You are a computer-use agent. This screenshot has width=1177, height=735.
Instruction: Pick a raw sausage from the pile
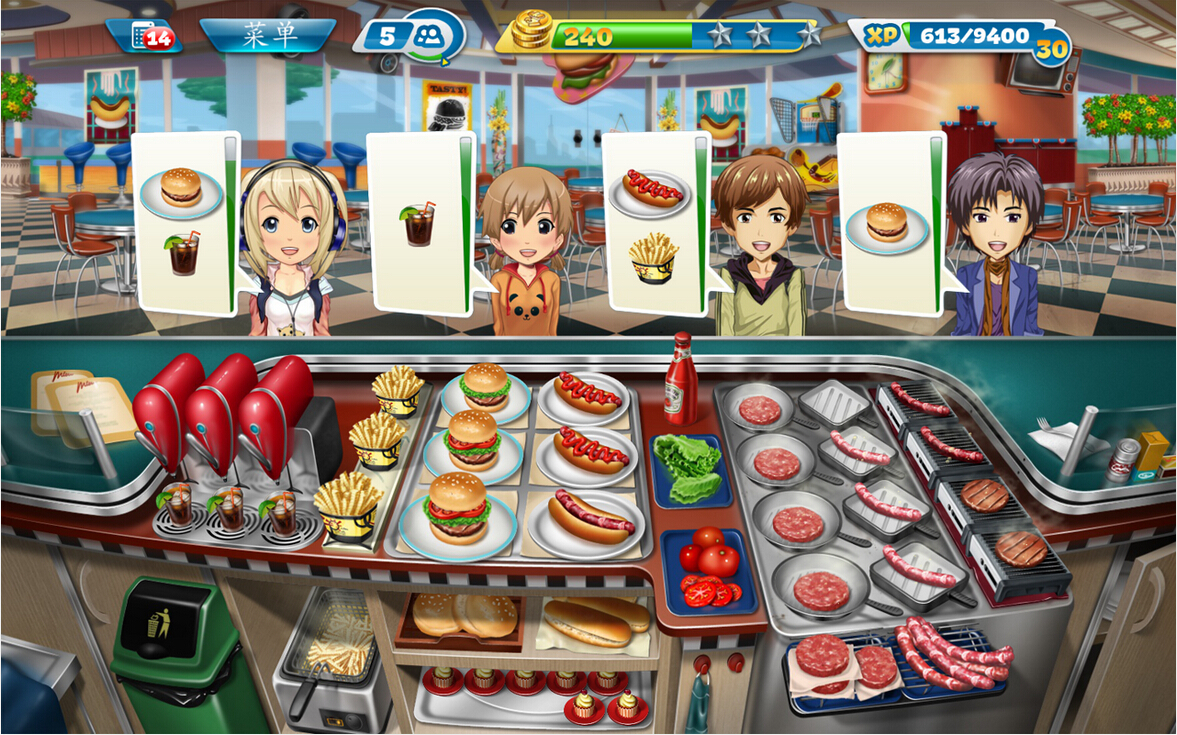[x=950, y=656]
